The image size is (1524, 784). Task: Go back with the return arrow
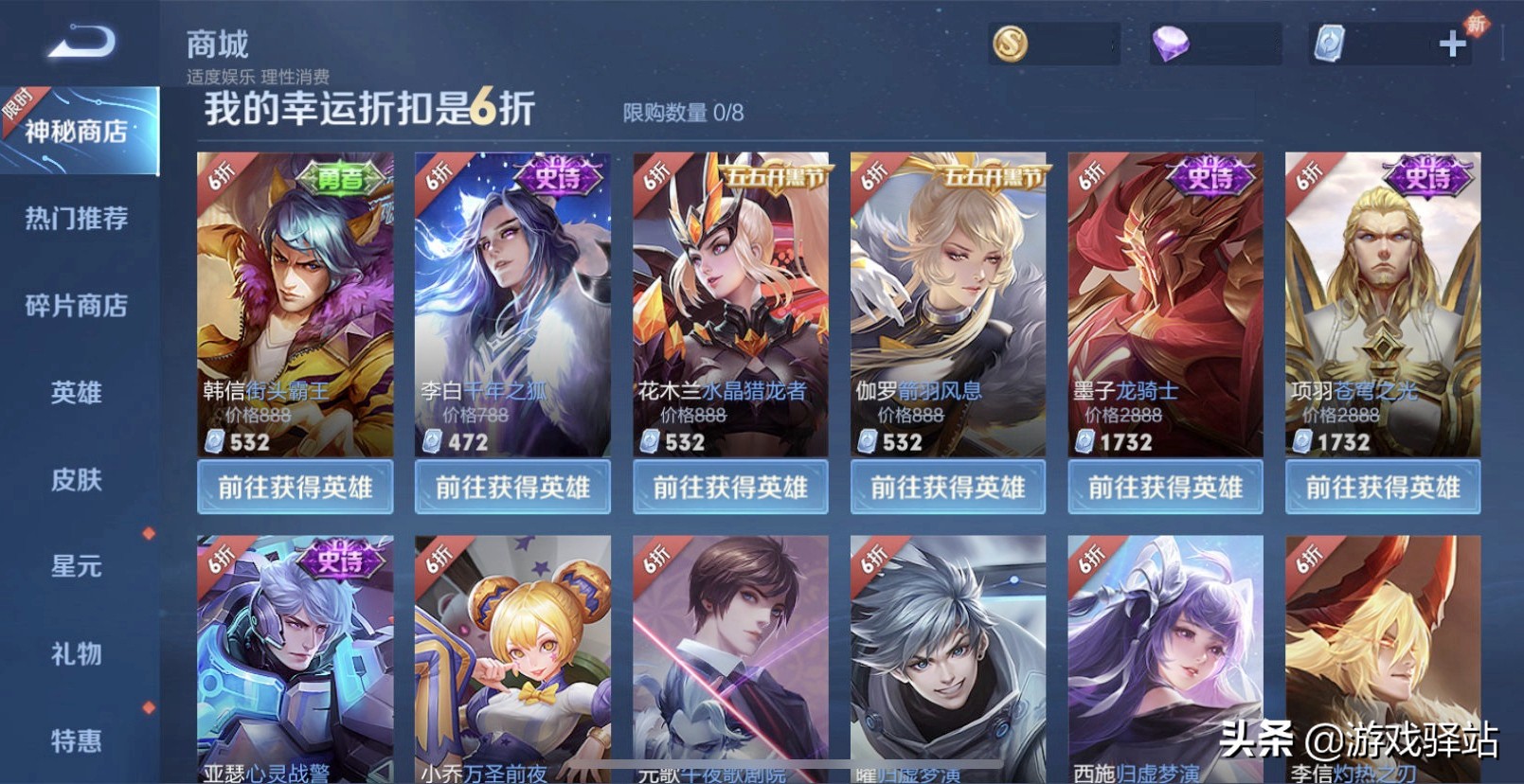[x=81, y=43]
